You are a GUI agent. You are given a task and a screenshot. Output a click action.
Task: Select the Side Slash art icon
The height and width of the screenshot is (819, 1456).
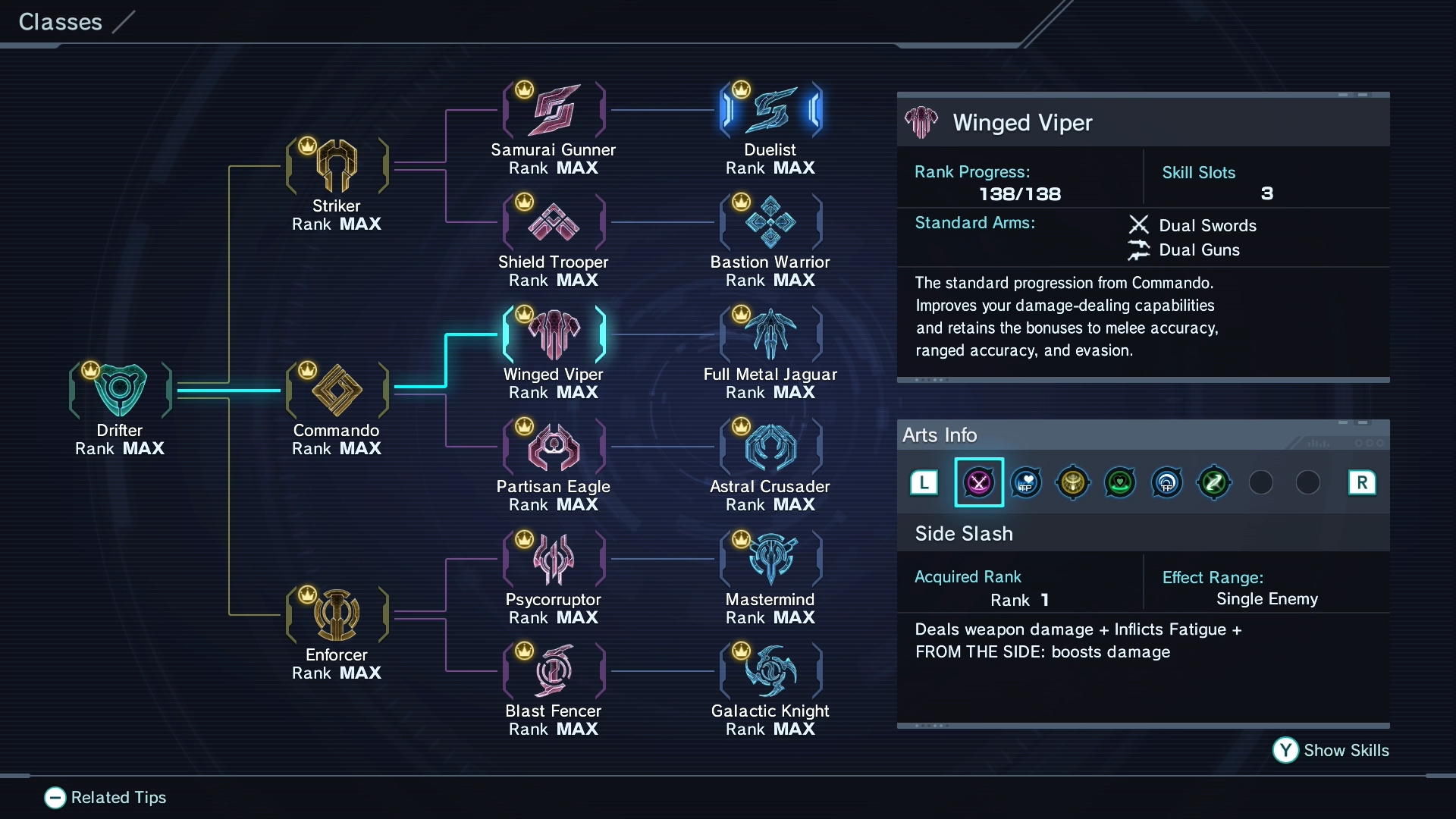pos(978,482)
